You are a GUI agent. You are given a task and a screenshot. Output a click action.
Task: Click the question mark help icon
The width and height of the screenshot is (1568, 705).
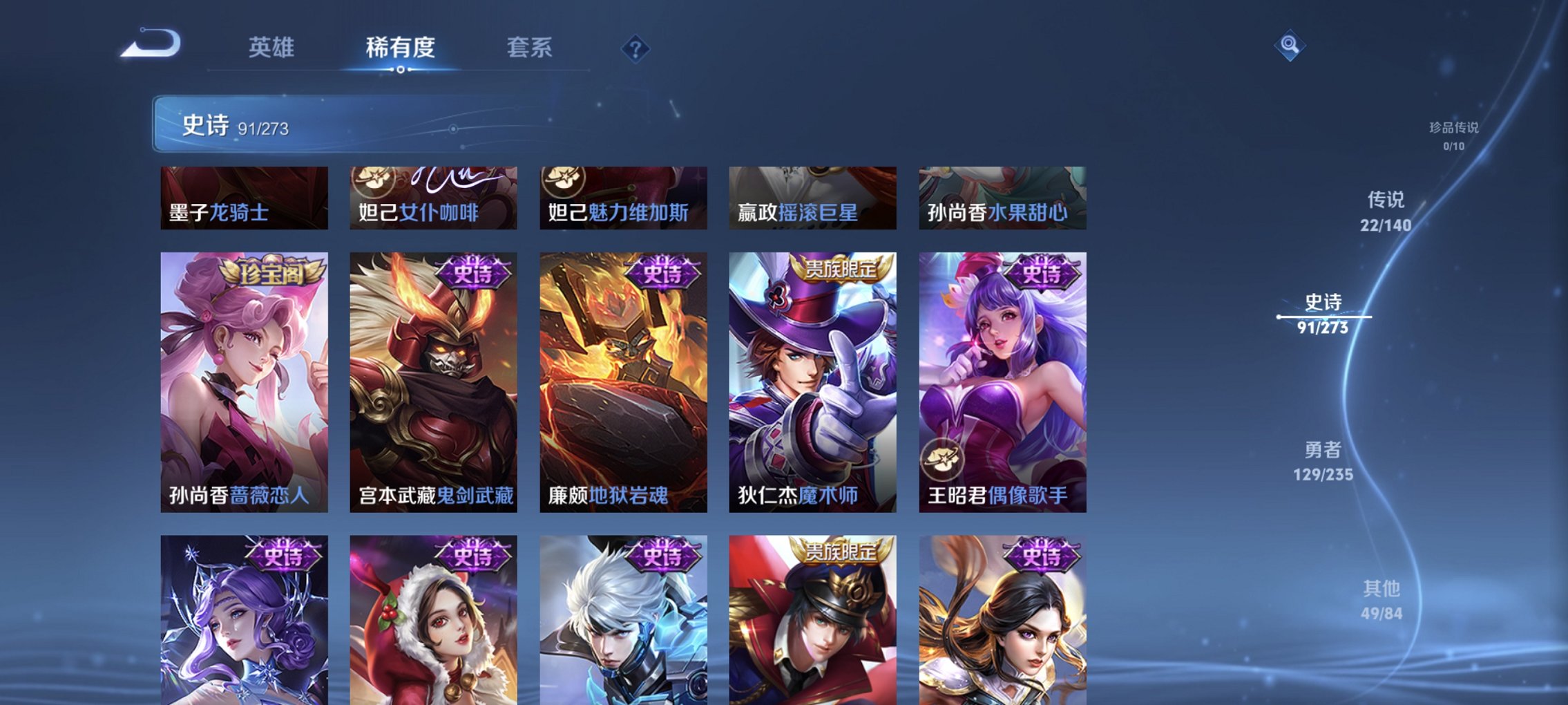635,48
